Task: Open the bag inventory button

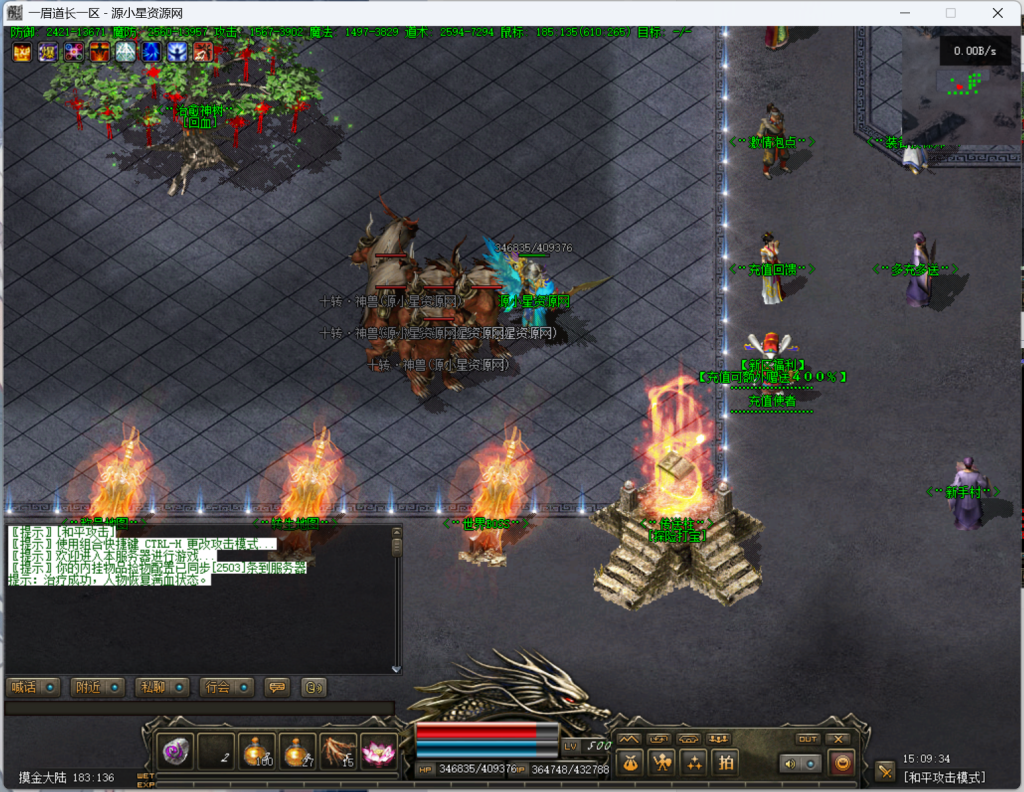Action: click(x=630, y=763)
